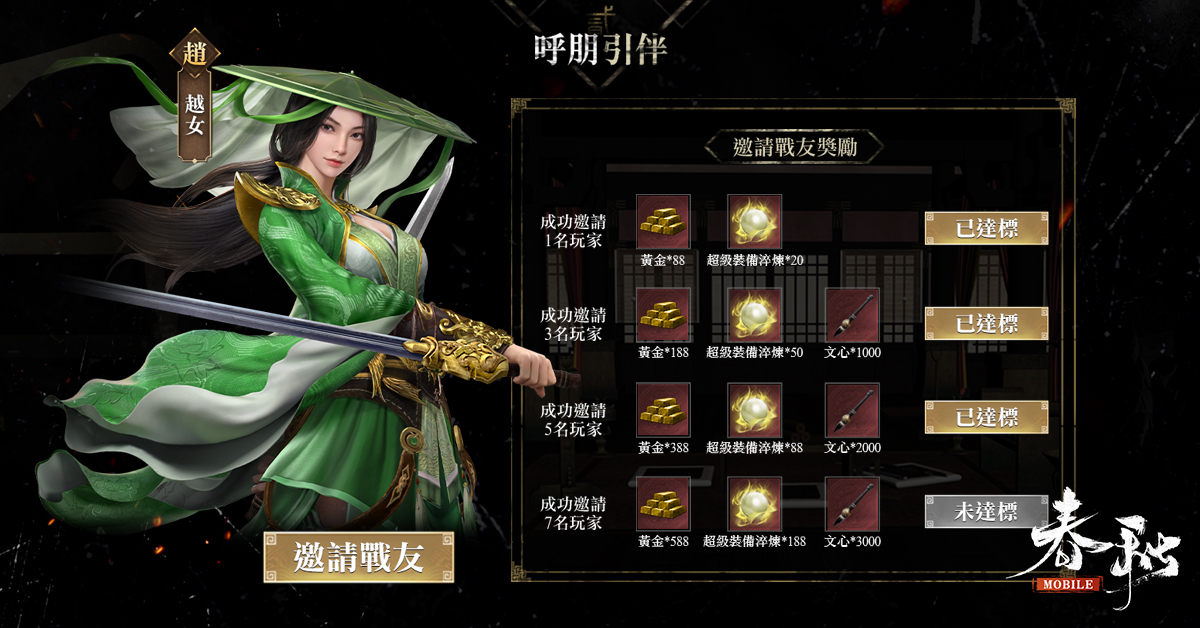Check the 文心*3000 brush reward
The width and height of the screenshot is (1200, 628).
[x=852, y=504]
